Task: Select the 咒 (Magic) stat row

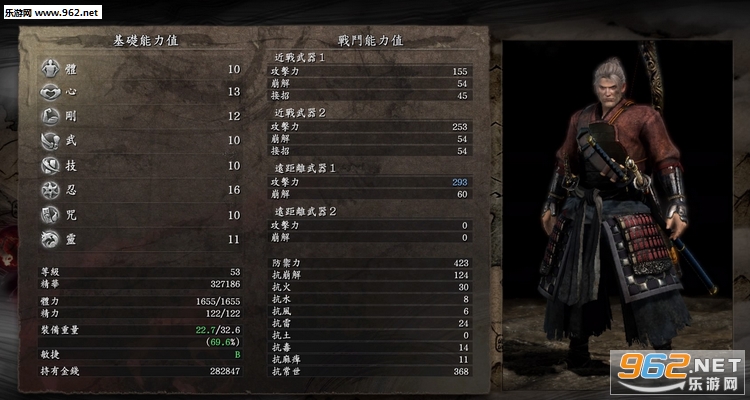Action: click(x=140, y=214)
